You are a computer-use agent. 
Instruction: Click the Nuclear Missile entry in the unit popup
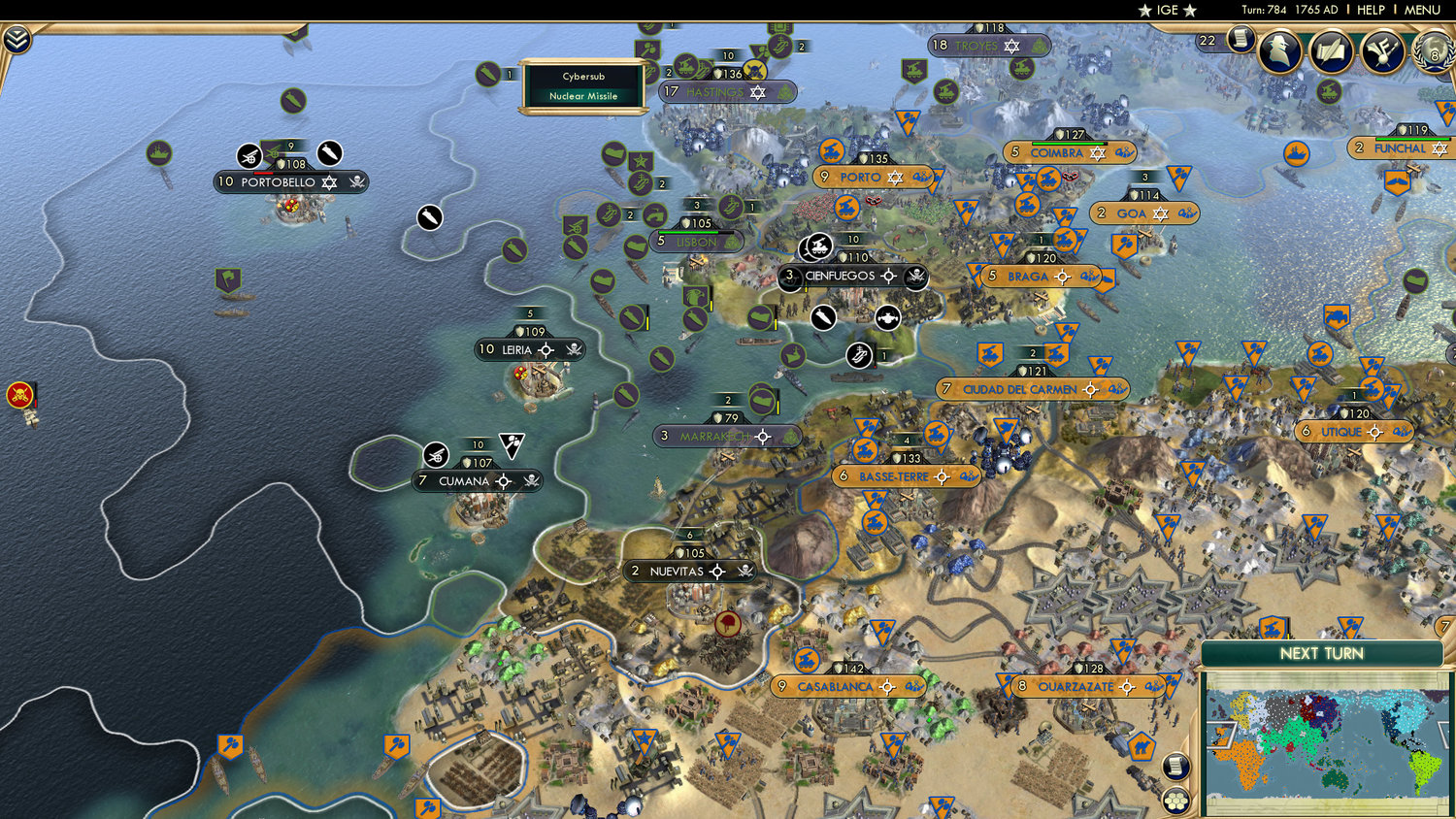click(x=583, y=96)
